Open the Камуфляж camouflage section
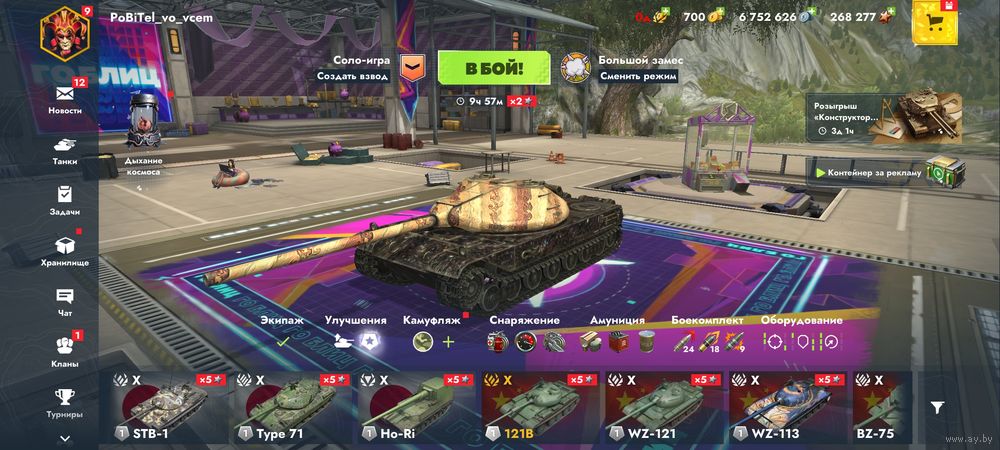The width and height of the screenshot is (1000, 450). [433, 334]
